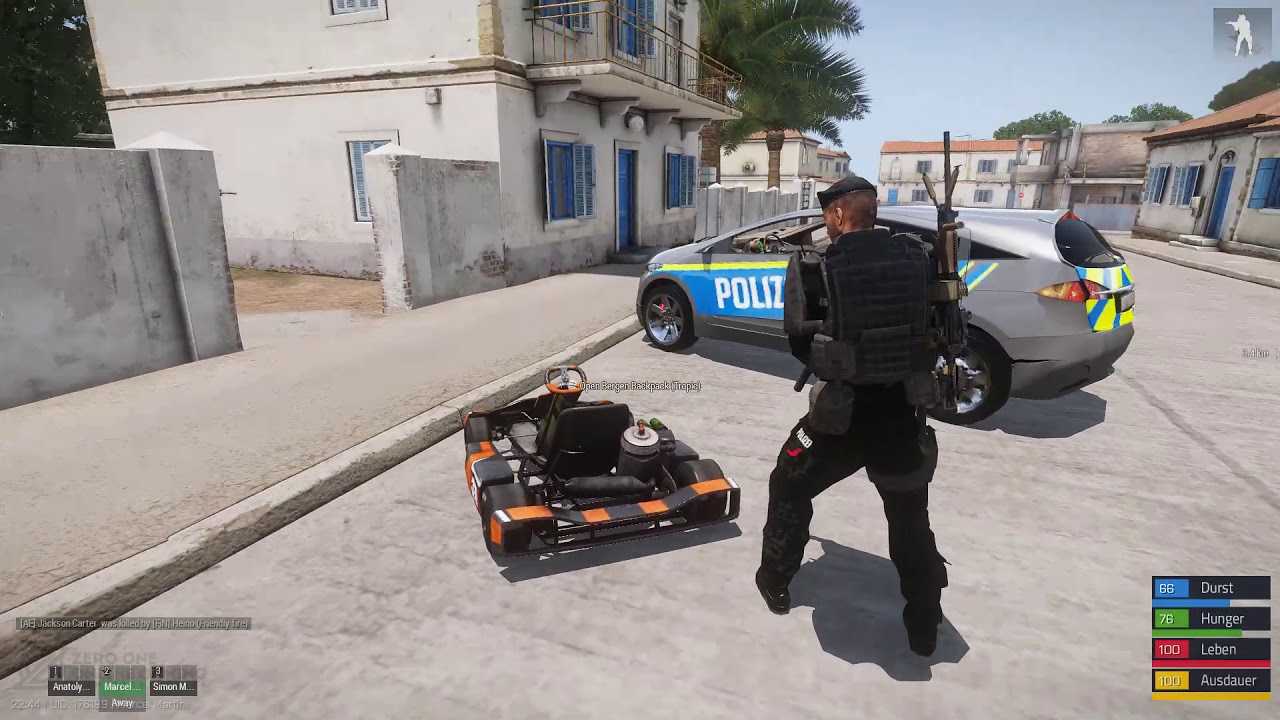Screen dimensions: 1280x720
Task: Click the 3.4km distance marker text
Action: tap(1255, 352)
